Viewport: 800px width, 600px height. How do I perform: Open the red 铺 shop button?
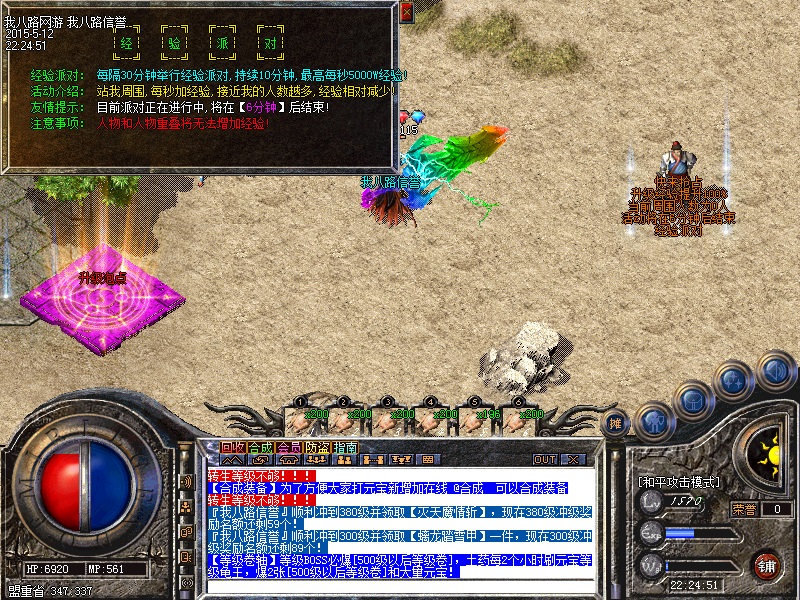766,564
